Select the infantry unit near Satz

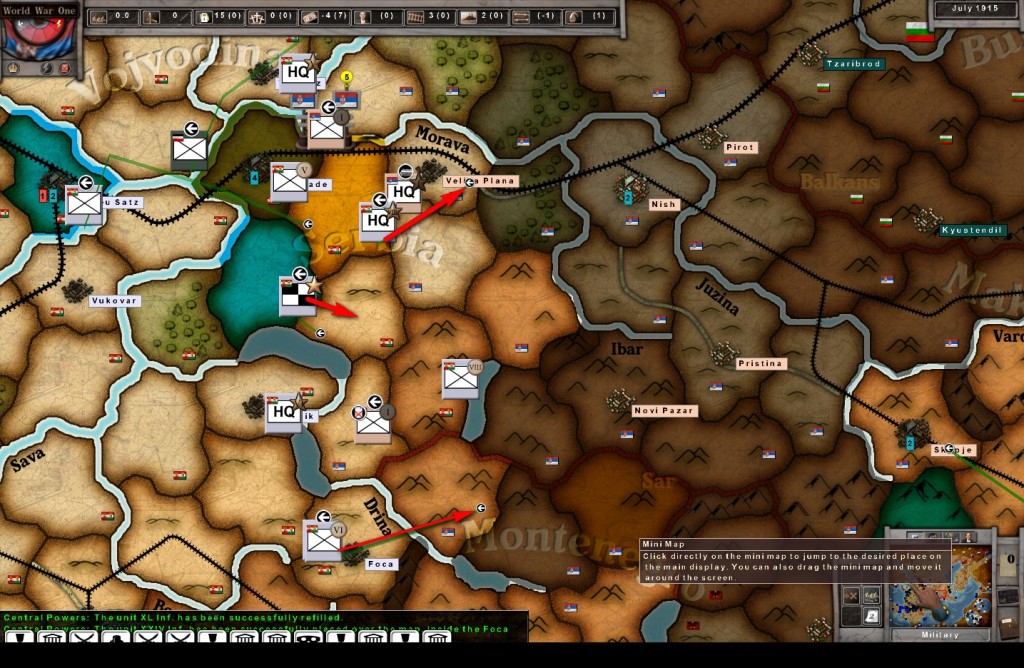coord(84,204)
